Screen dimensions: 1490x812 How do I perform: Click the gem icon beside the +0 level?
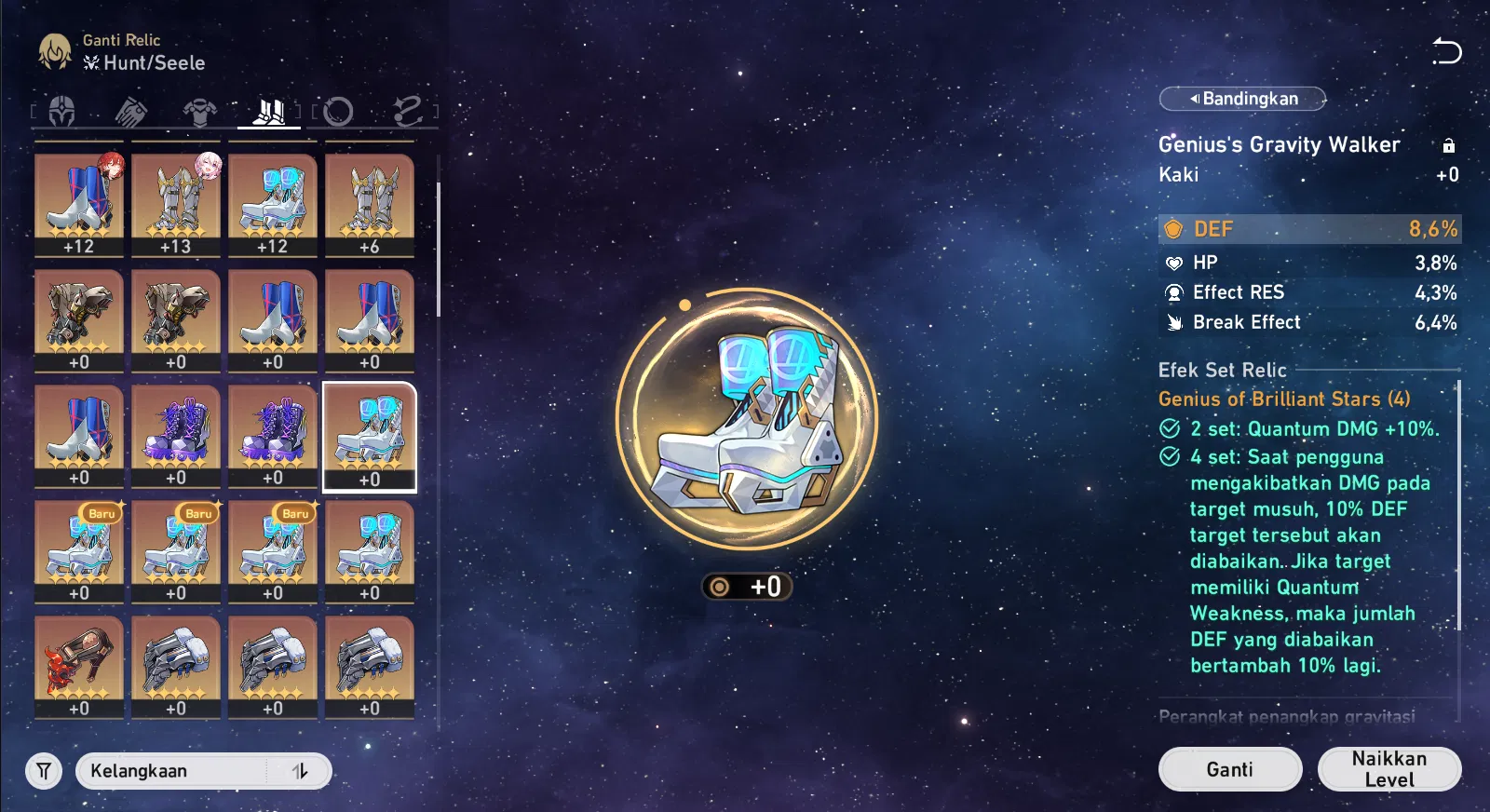click(x=721, y=587)
